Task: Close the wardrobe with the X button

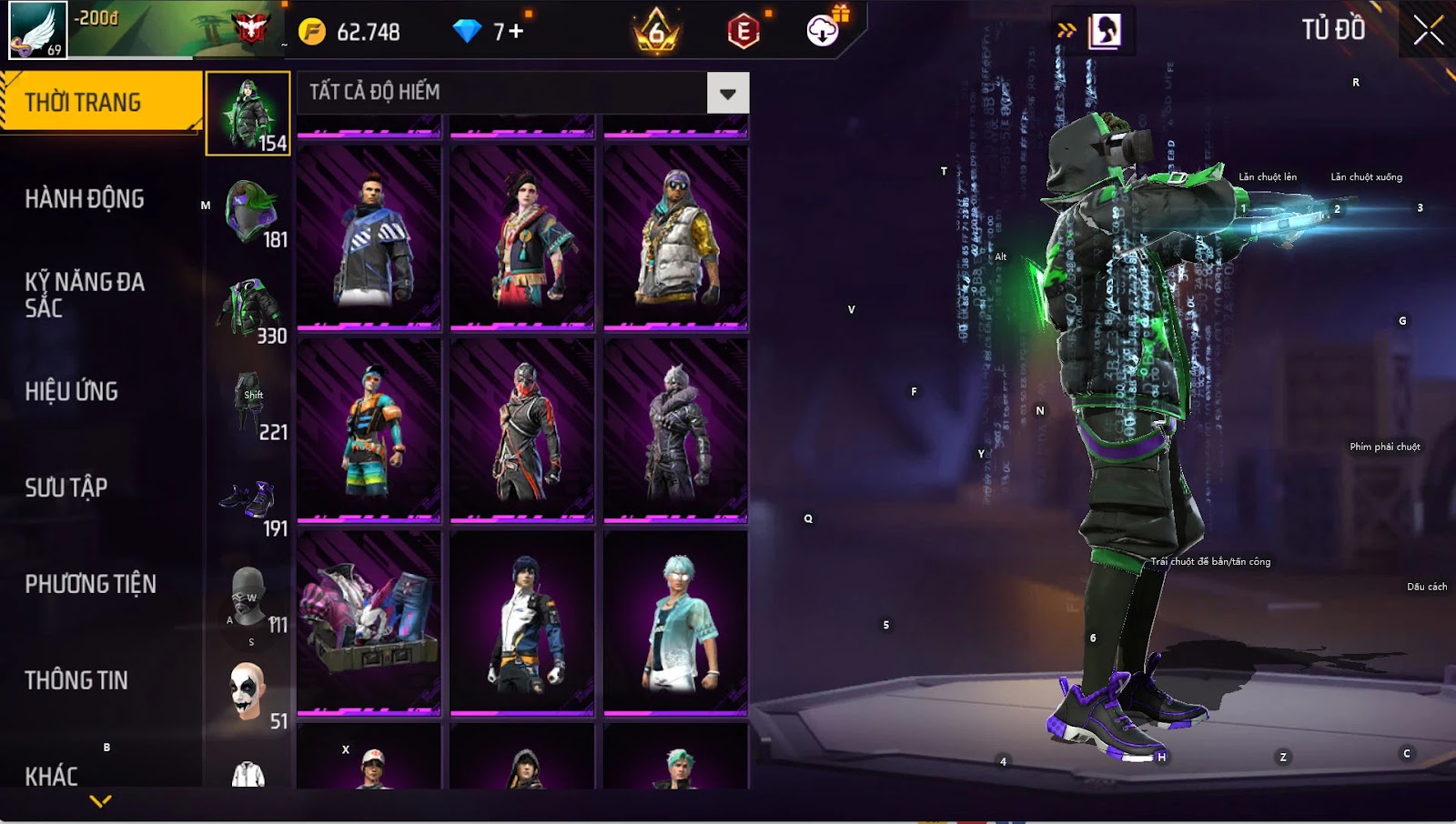Action: tap(1428, 30)
